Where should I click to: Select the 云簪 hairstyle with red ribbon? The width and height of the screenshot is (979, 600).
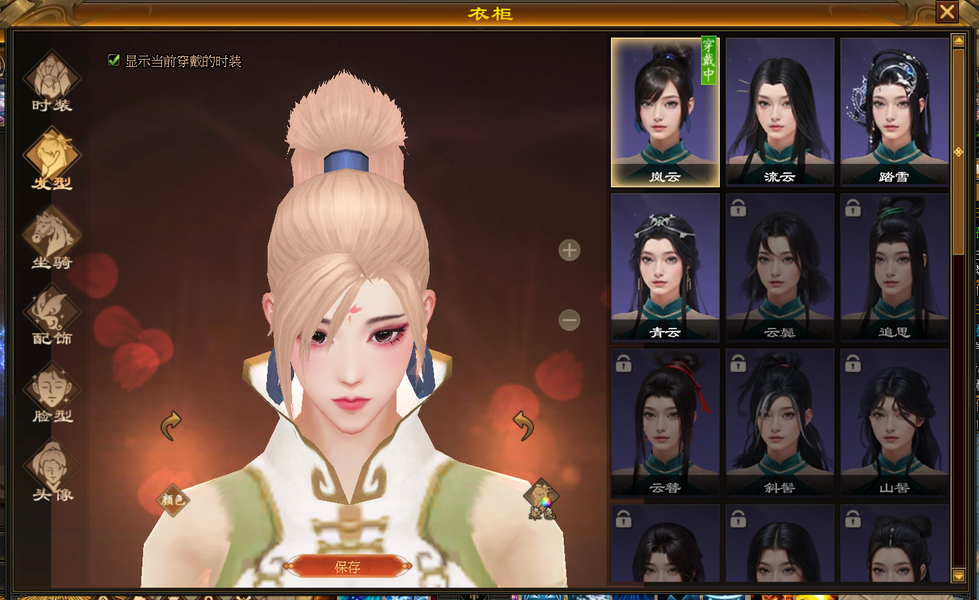[x=665, y=422]
